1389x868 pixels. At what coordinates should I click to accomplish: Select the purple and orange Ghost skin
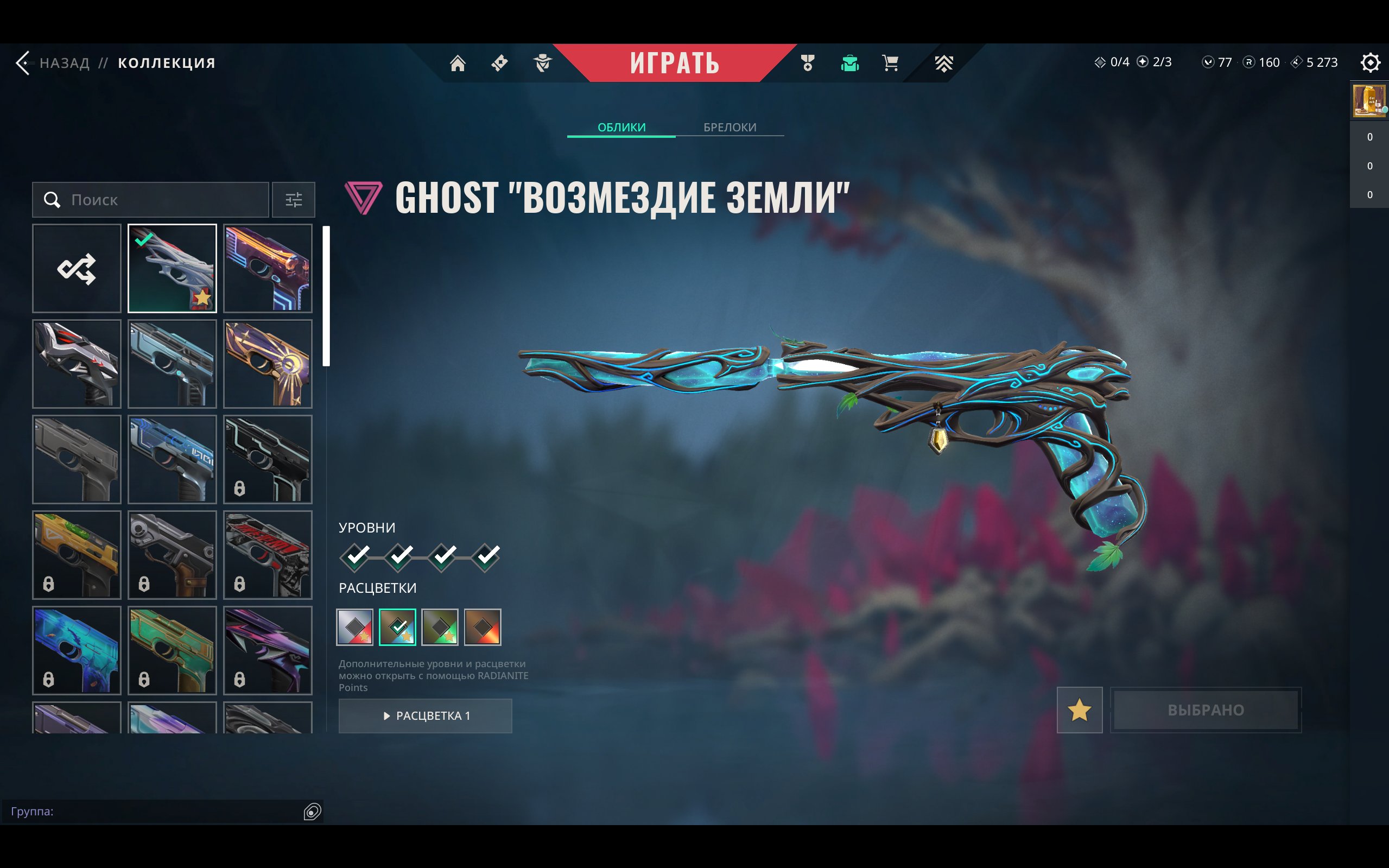[268, 268]
